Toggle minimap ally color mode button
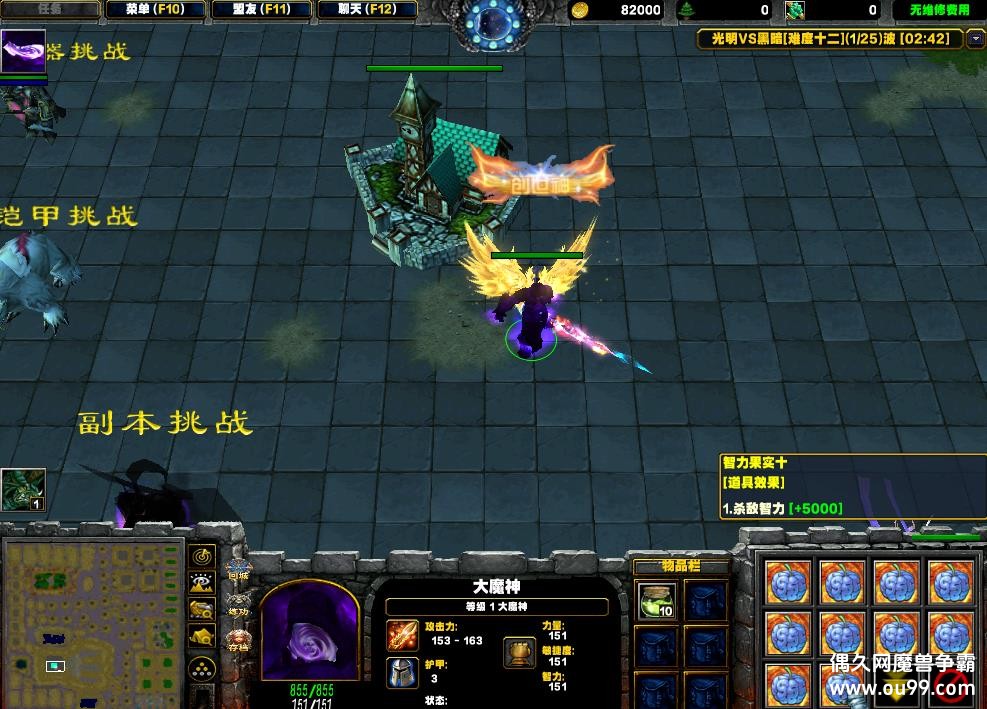This screenshot has height=709, width=987. (x=203, y=609)
